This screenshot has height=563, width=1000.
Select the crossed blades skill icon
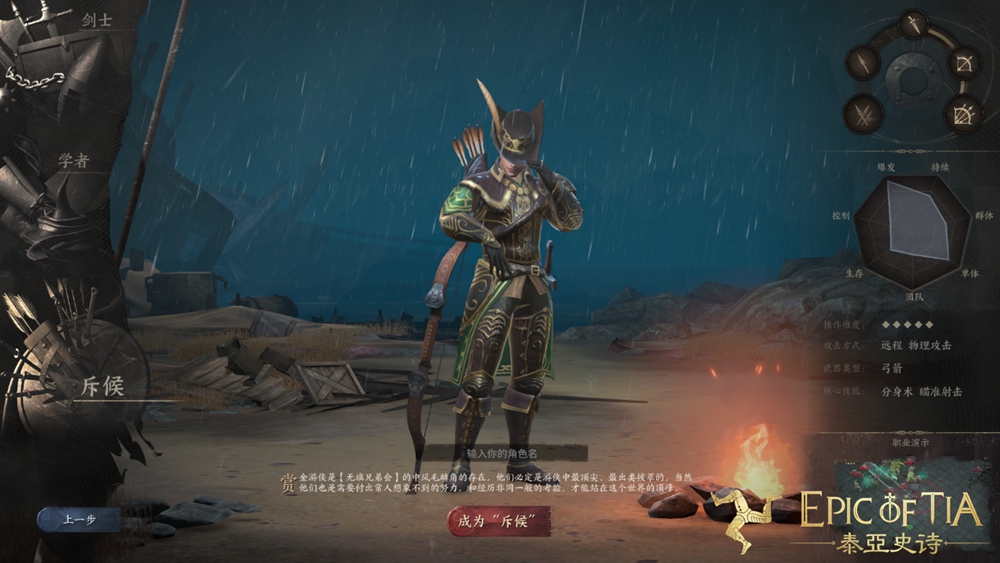click(x=862, y=113)
